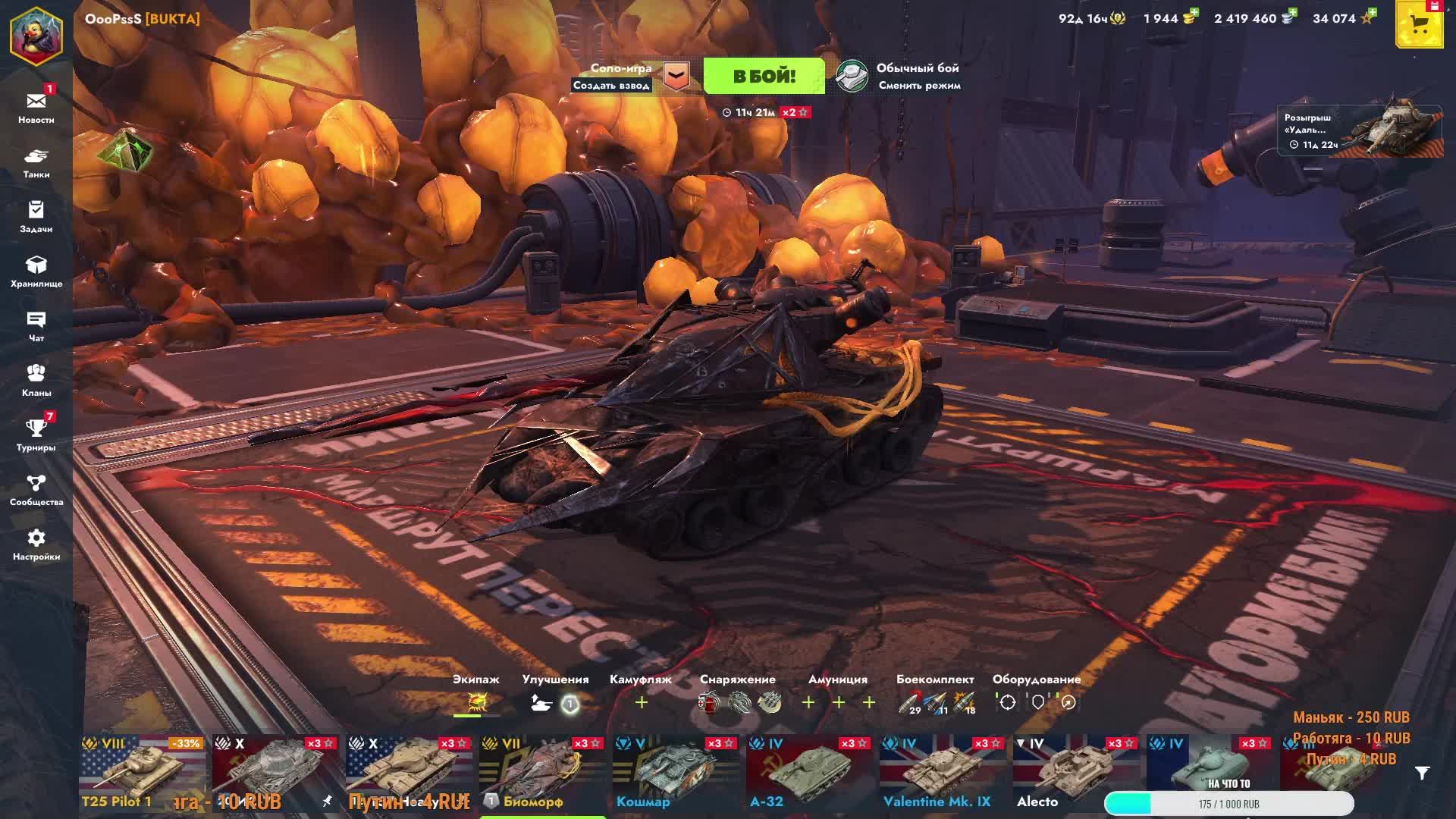Start battle with the В БОЙ! button
Viewport: 1456px width, 819px height.
click(x=764, y=76)
